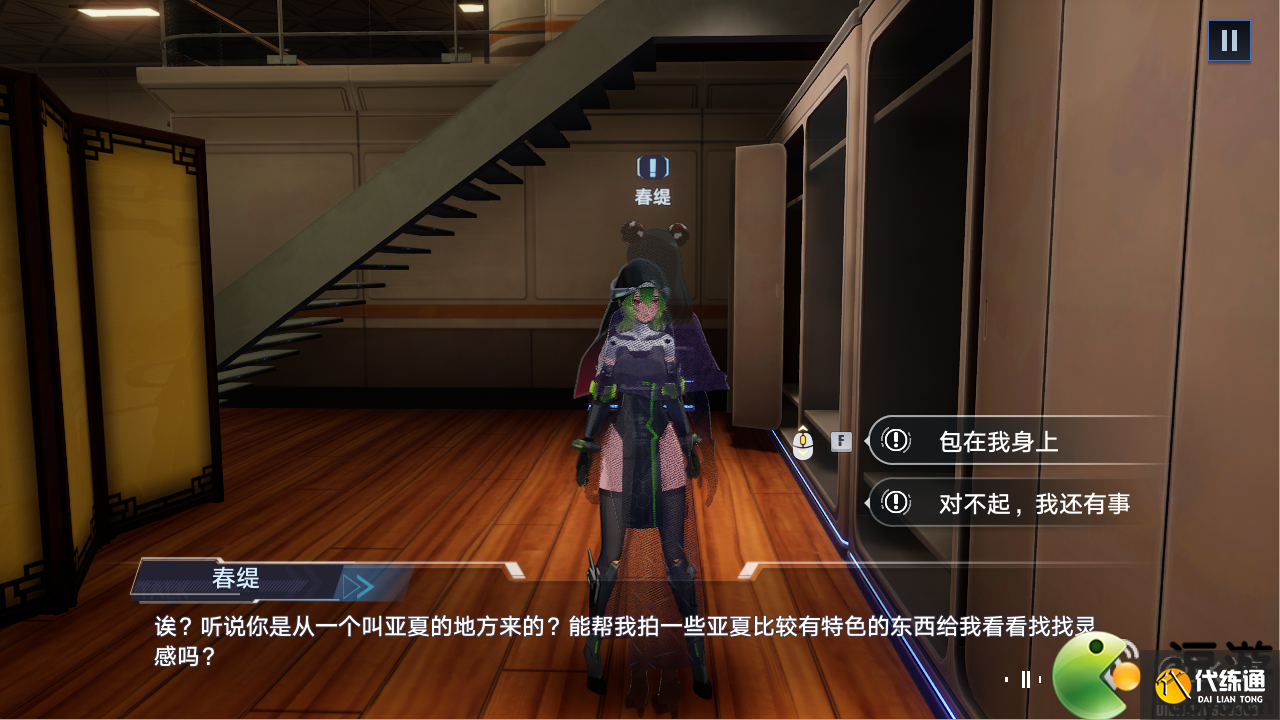1280x720 pixels.
Task: Click the 春缇 name floating above the character
Action: (655, 196)
